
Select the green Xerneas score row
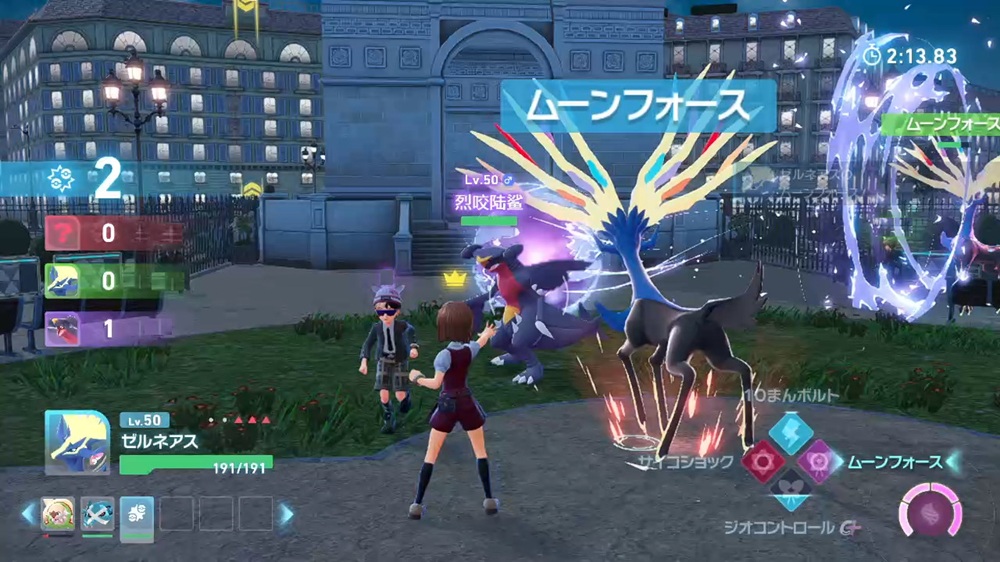[x=114, y=281]
